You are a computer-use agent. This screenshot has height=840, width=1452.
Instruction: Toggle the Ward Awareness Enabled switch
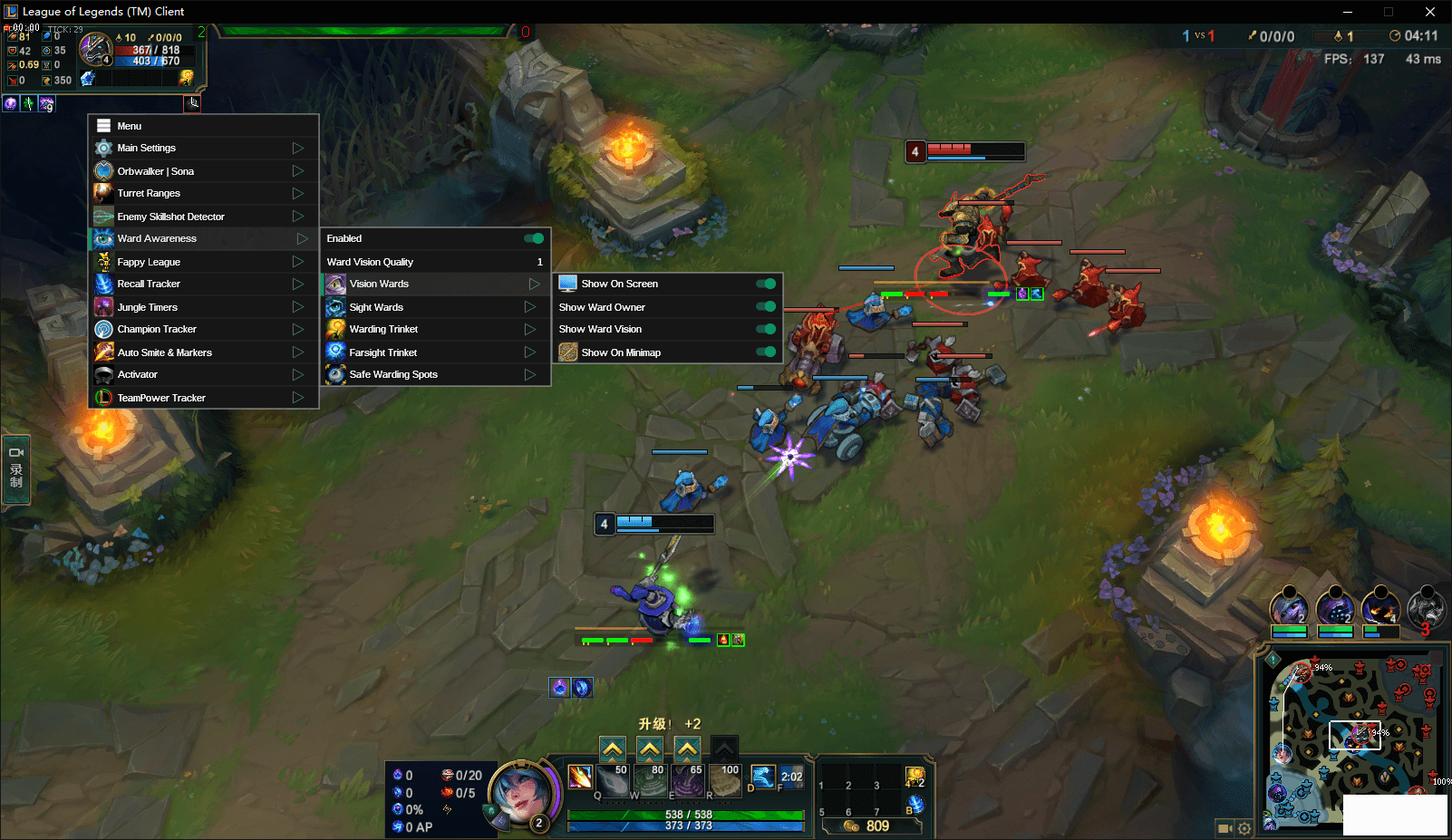pos(534,238)
